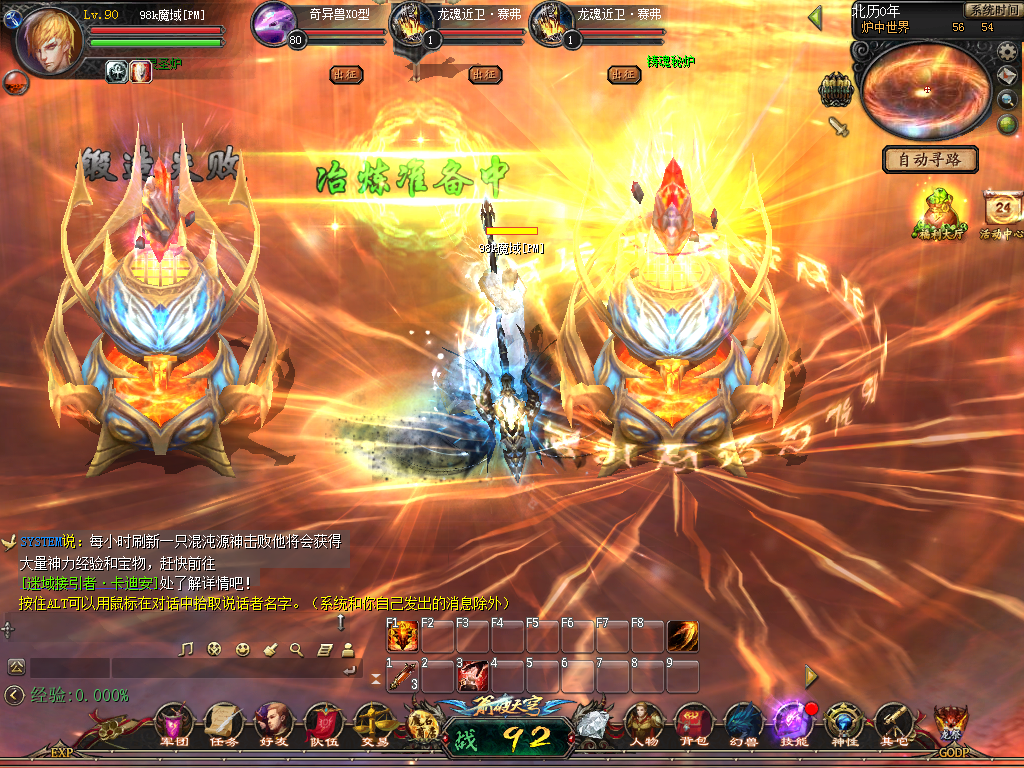The image size is (1024, 768).
Task: Open the 其它 (Other) menu
Action: [x=893, y=722]
